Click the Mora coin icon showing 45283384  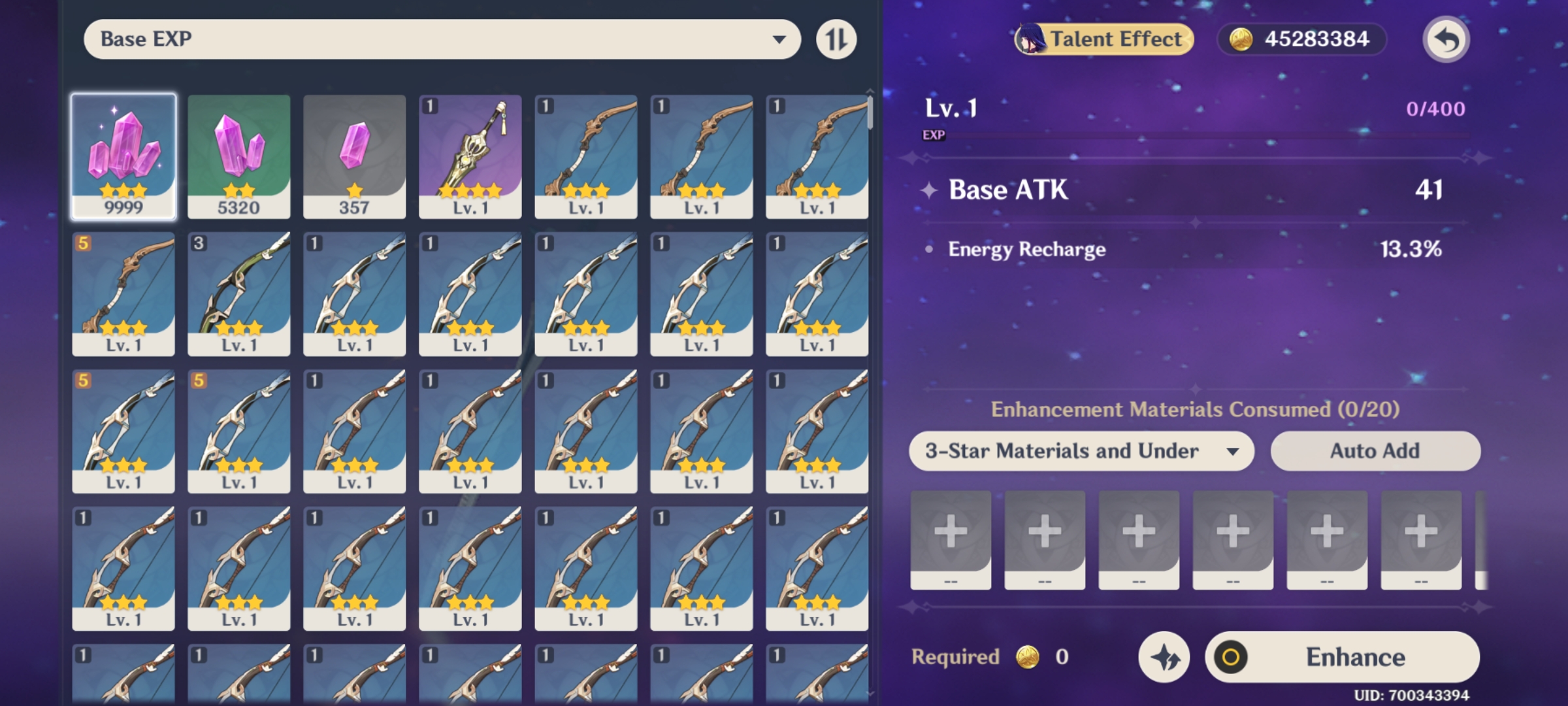point(1242,39)
